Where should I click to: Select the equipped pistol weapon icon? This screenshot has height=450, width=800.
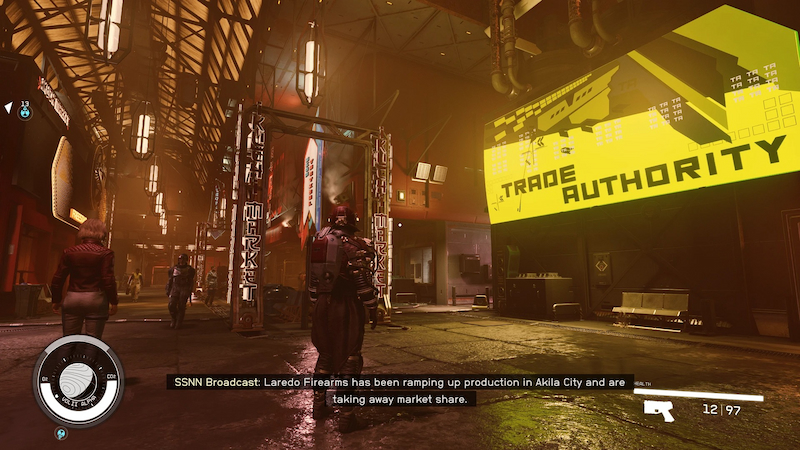click(659, 410)
